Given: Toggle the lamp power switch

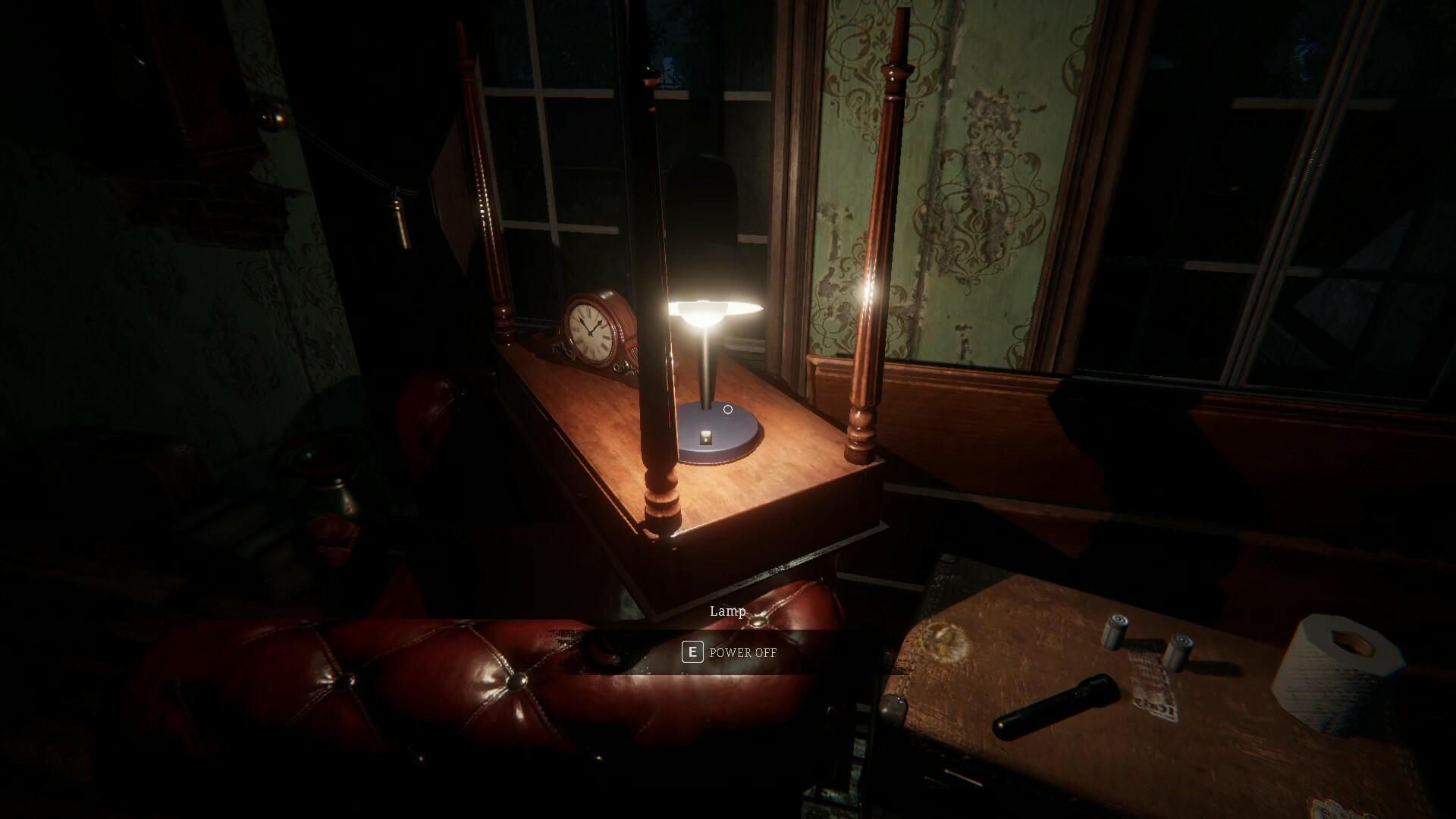Looking at the screenshot, I should click(x=706, y=438).
